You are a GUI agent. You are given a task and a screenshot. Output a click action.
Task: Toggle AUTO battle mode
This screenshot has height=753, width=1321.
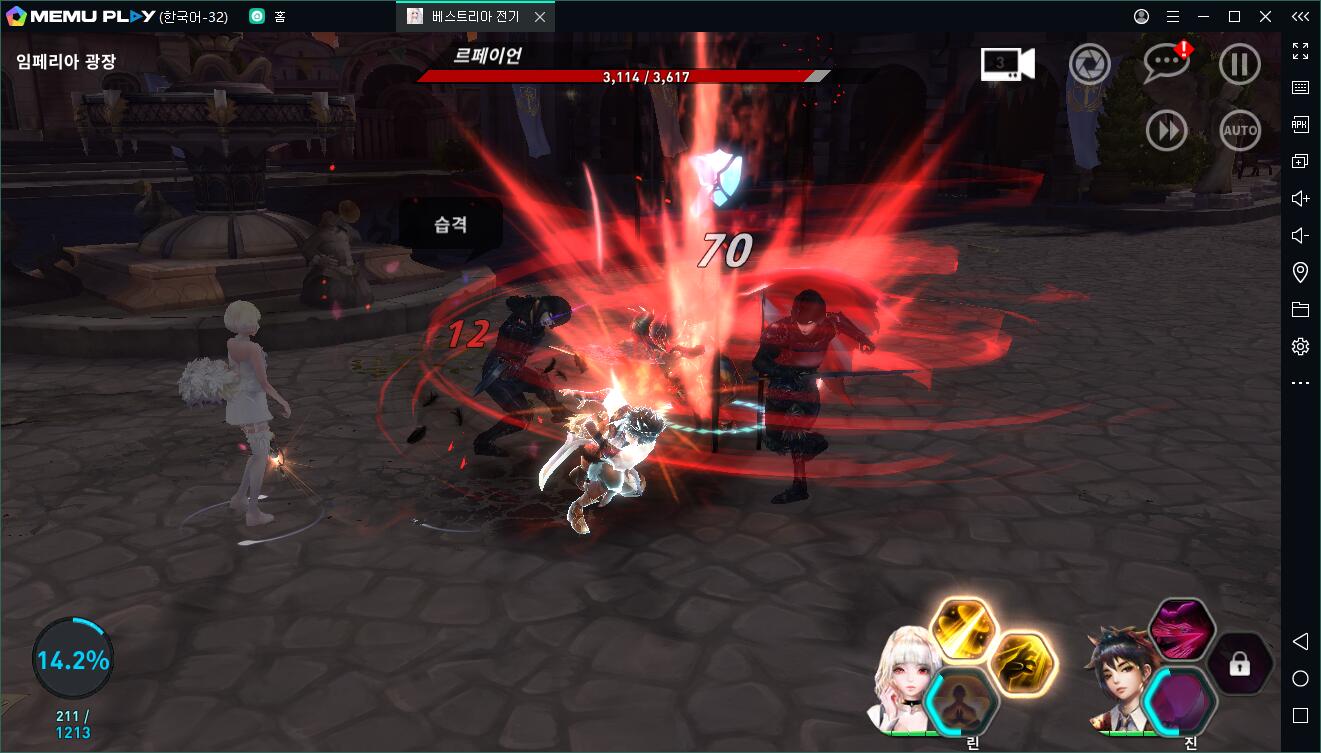1239,130
